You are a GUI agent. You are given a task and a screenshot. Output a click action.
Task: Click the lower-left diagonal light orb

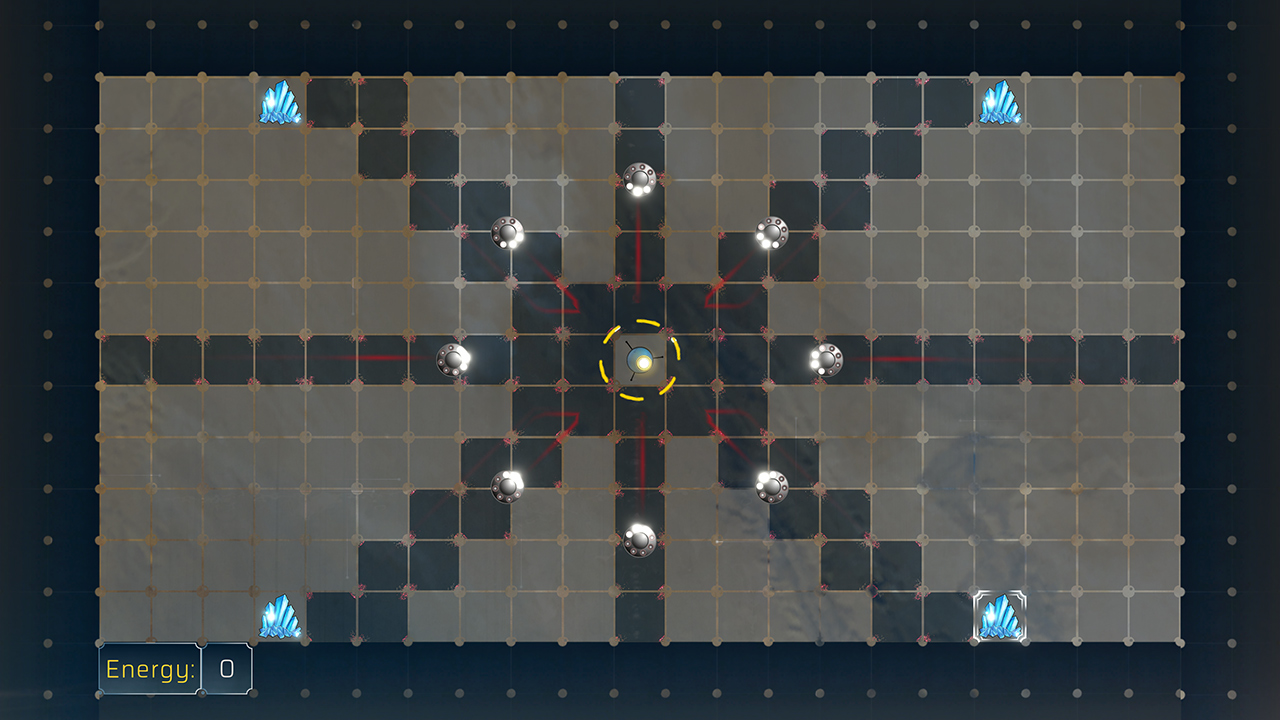[x=508, y=486]
